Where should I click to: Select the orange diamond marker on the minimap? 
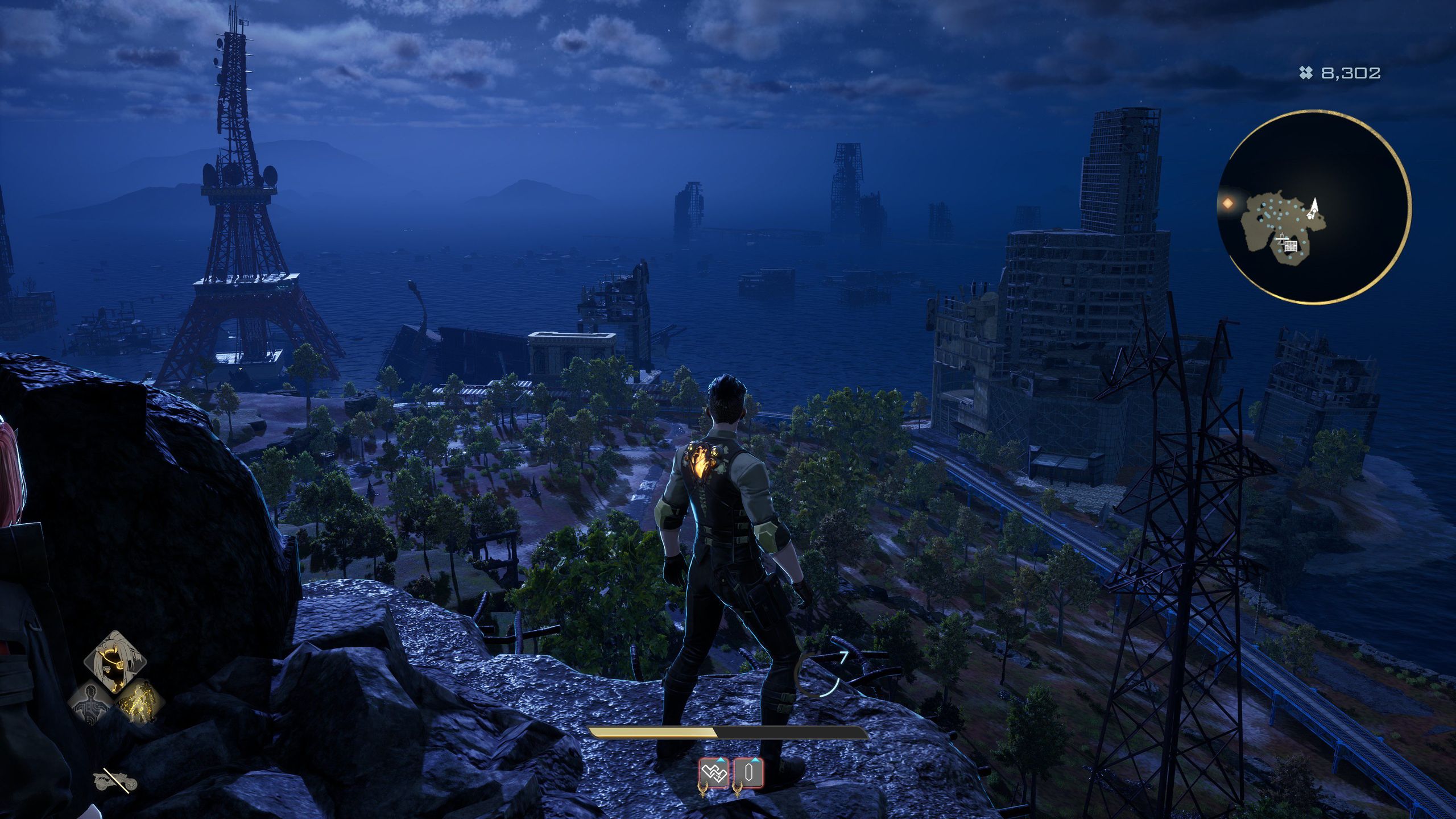pyautogui.click(x=1228, y=203)
